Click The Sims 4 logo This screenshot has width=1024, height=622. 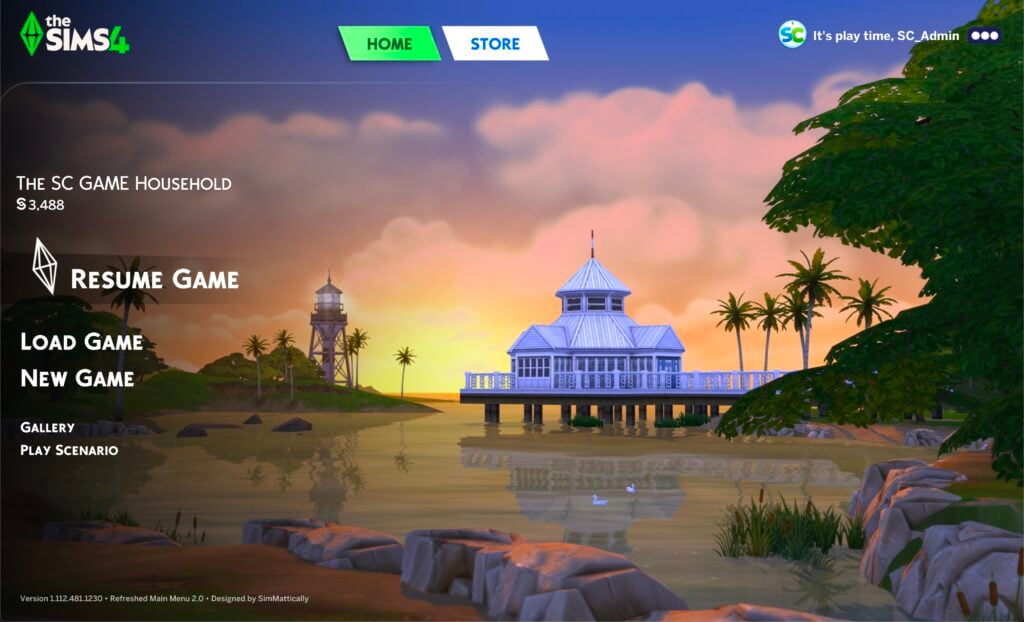[x=75, y=34]
